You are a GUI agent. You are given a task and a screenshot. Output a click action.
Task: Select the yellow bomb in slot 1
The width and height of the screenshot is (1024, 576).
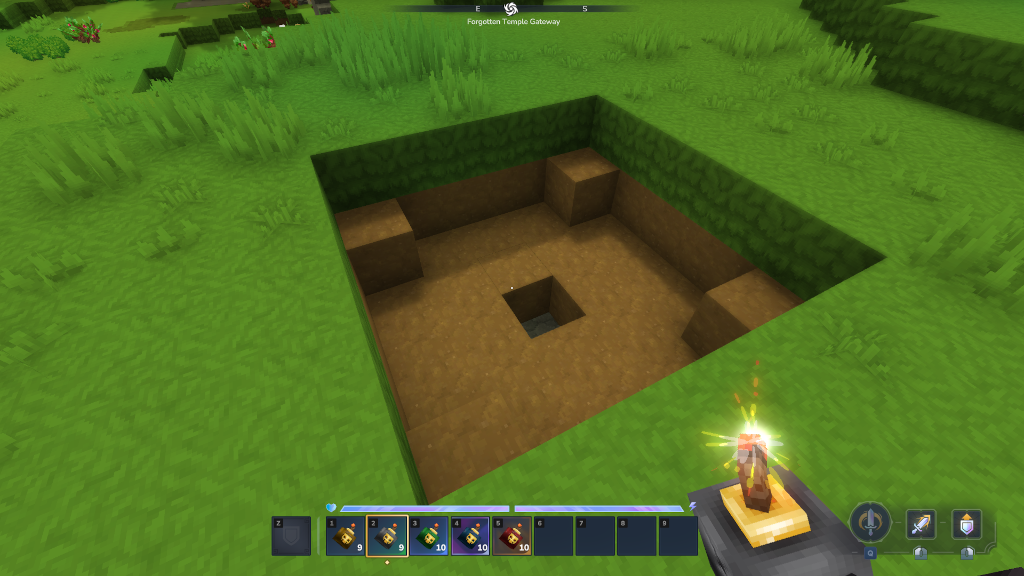345,536
